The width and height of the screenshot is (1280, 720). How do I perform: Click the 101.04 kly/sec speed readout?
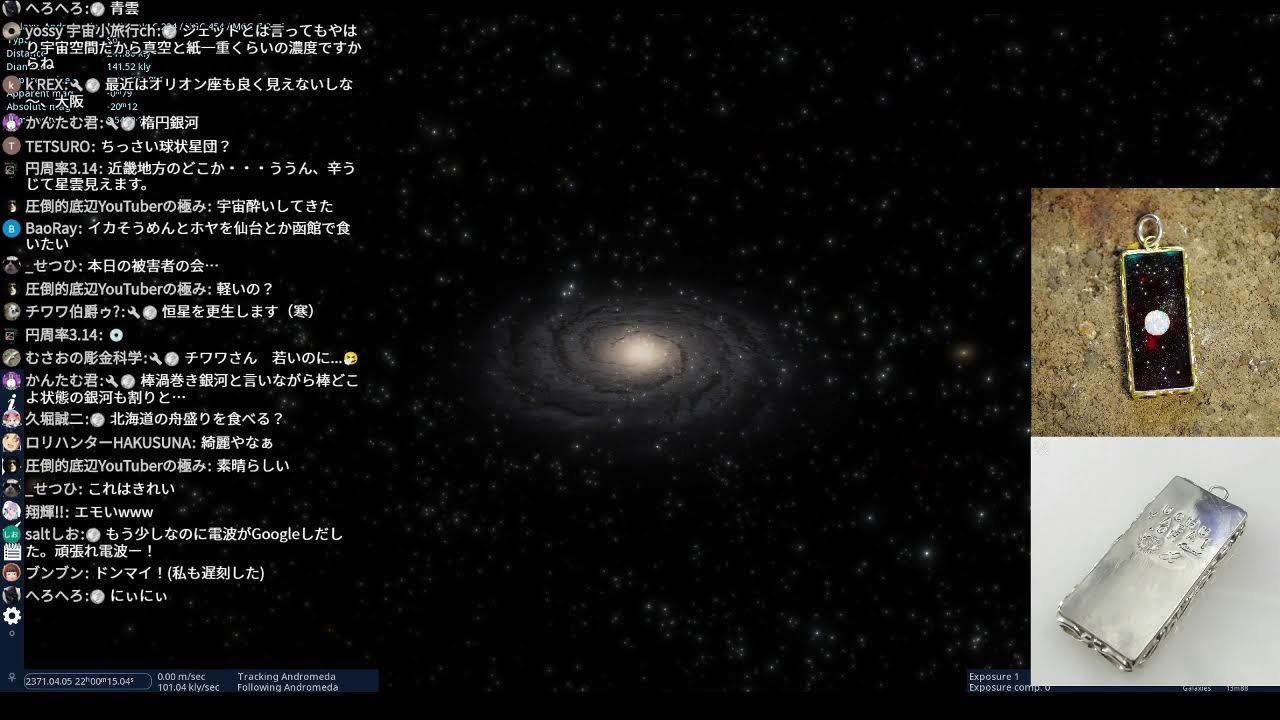point(189,687)
